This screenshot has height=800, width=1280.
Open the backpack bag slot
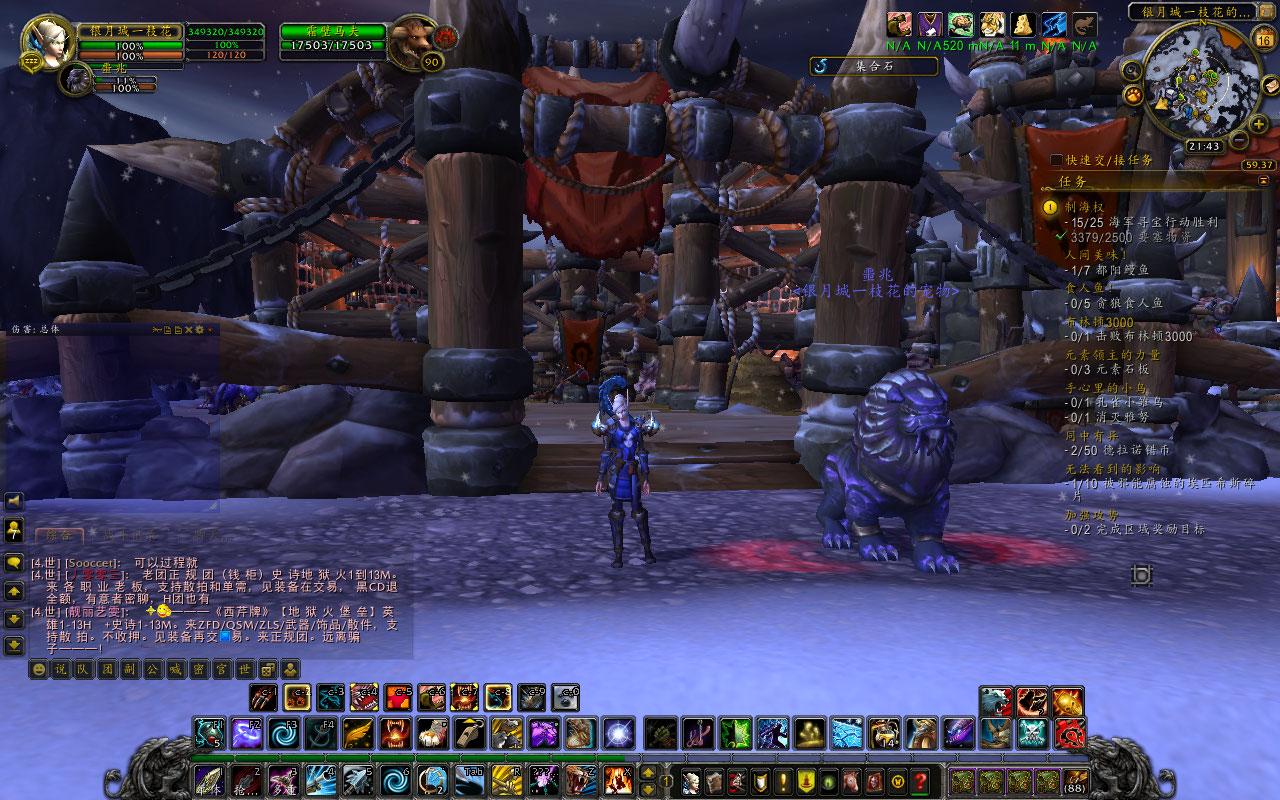[x=1076, y=781]
